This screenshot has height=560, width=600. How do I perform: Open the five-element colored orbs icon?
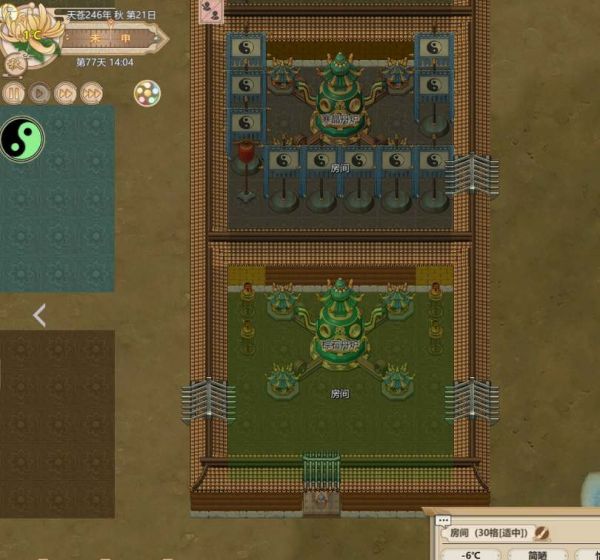pyautogui.click(x=147, y=93)
